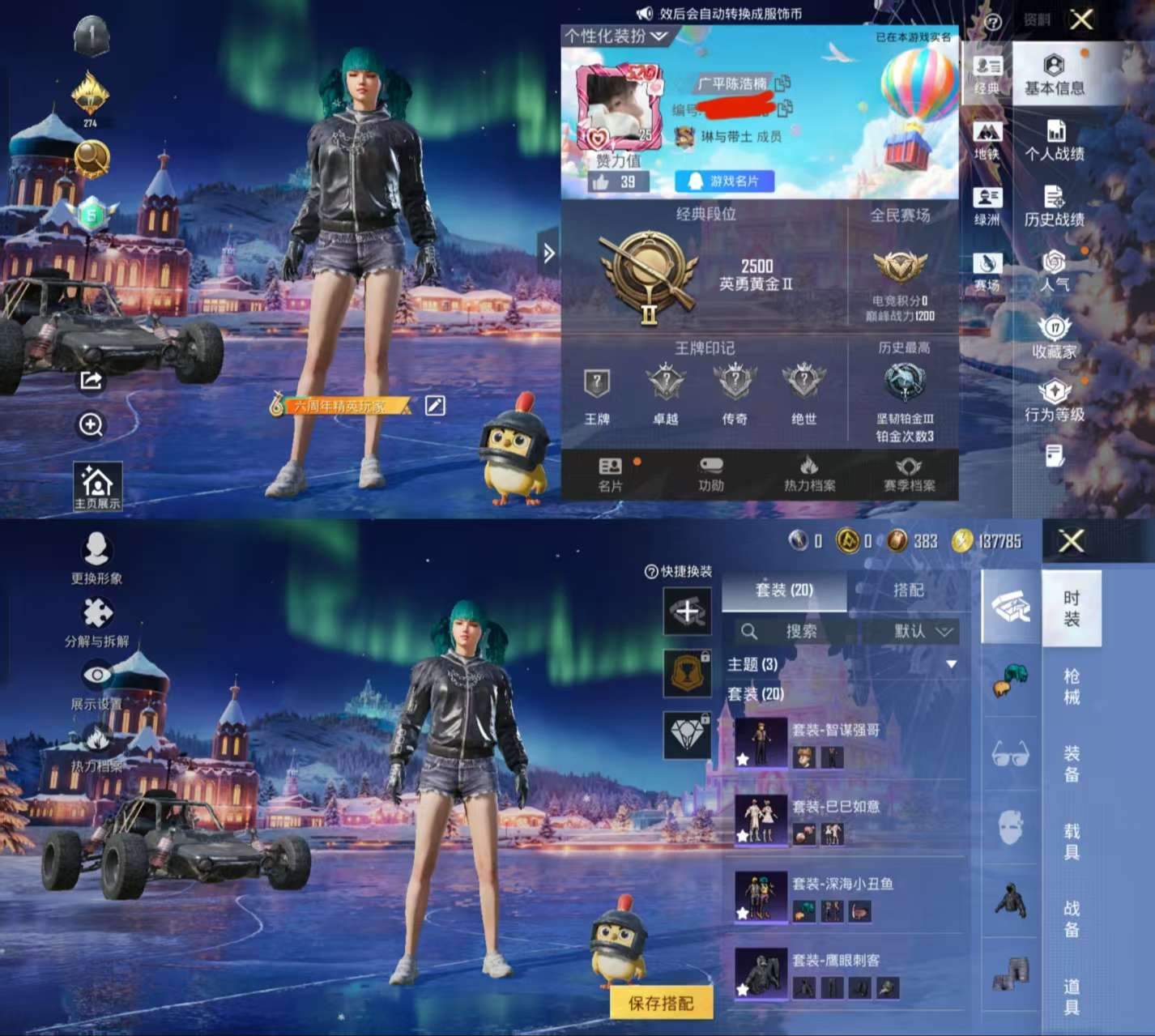Select the 地铁 Metro mode icon
The image size is (1155, 1036).
point(987,131)
